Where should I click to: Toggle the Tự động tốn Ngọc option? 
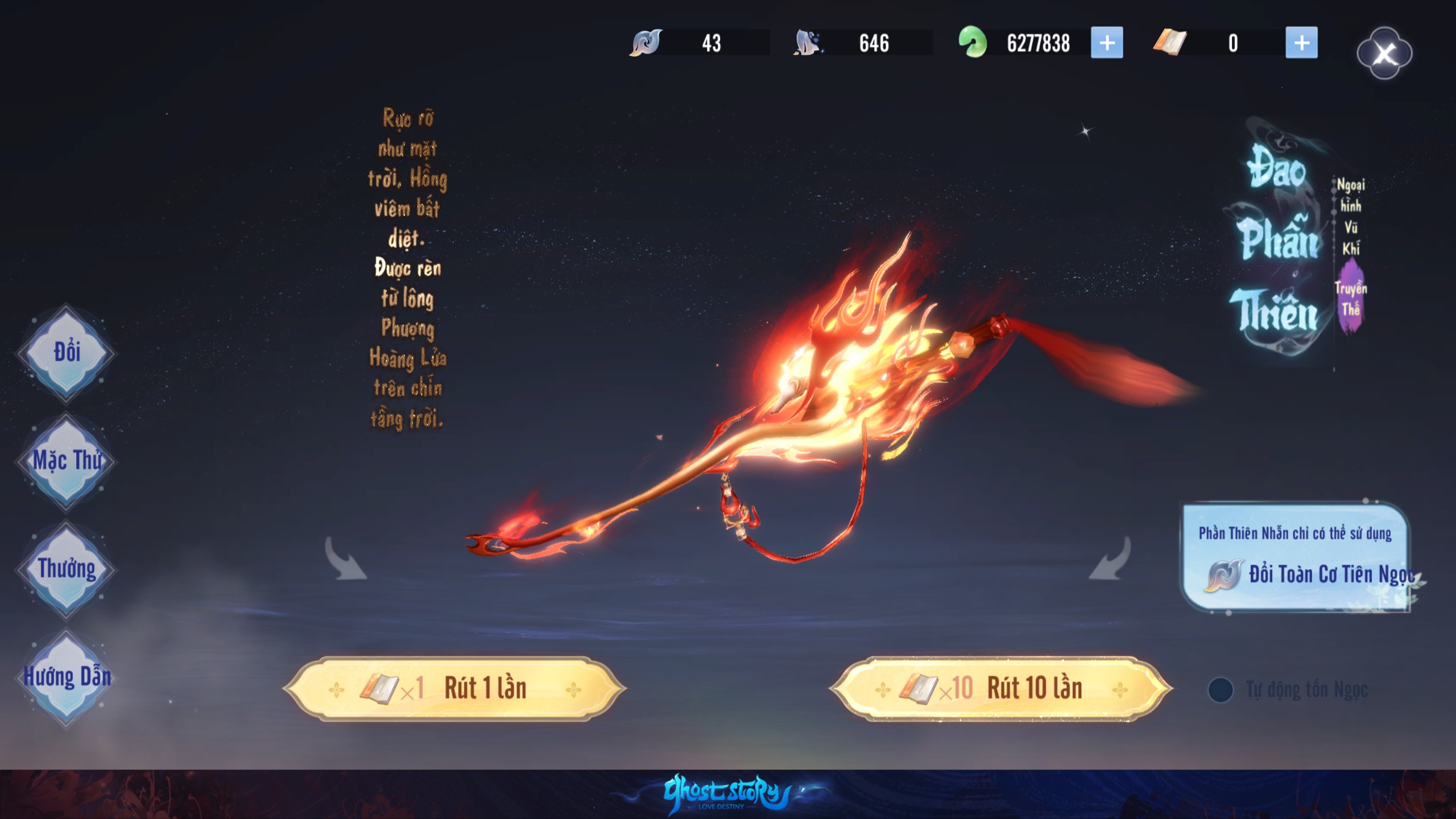click(x=1221, y=690)
